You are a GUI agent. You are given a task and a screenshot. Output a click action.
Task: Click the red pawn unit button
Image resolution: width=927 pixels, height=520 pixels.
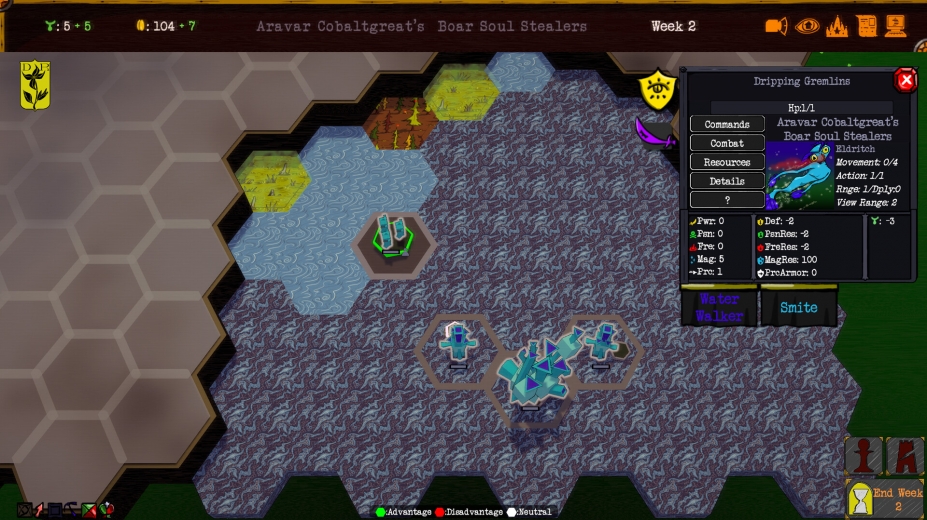coord(864,456)
